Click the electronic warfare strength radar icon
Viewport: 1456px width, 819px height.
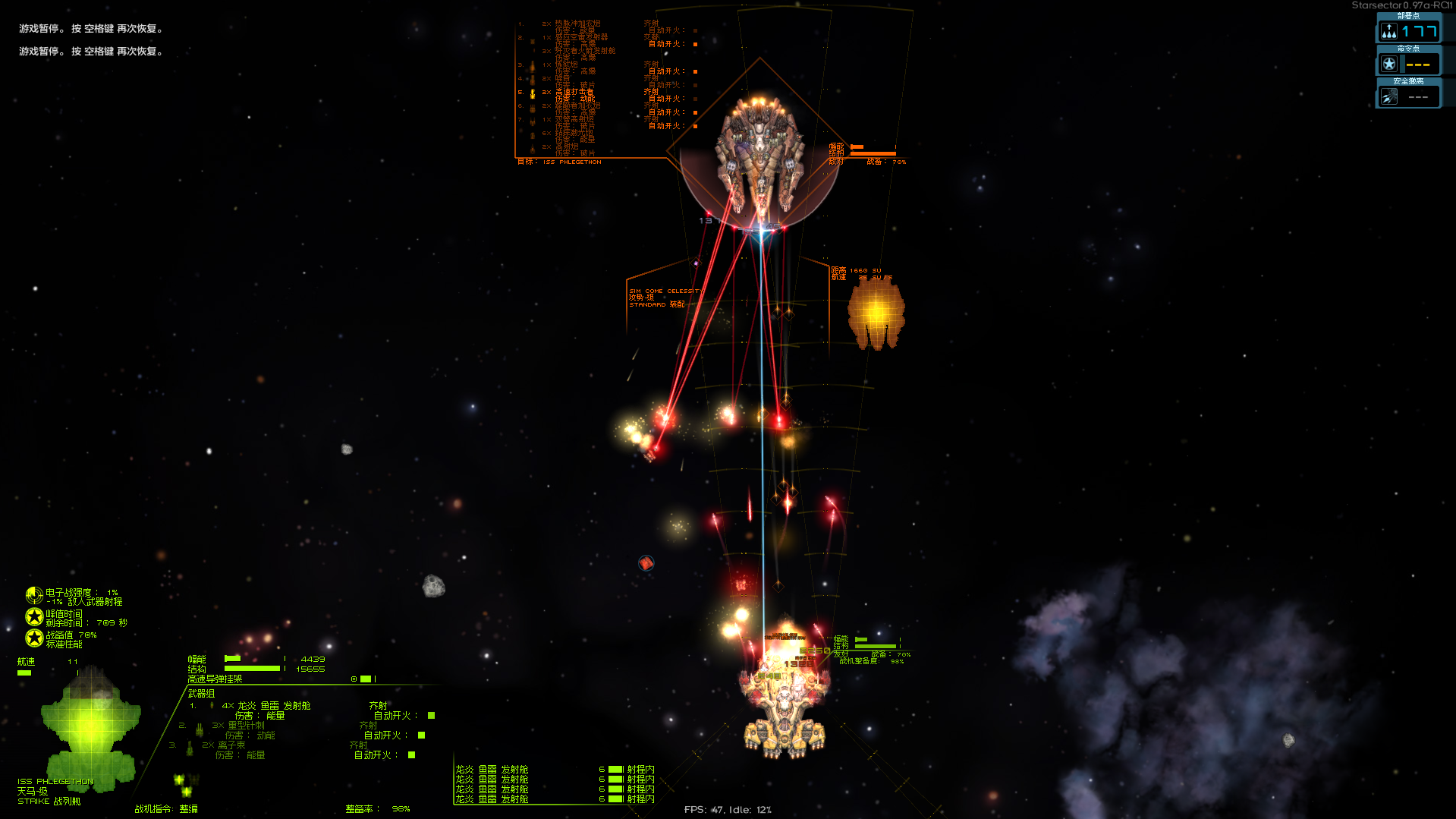coord(34,595)
